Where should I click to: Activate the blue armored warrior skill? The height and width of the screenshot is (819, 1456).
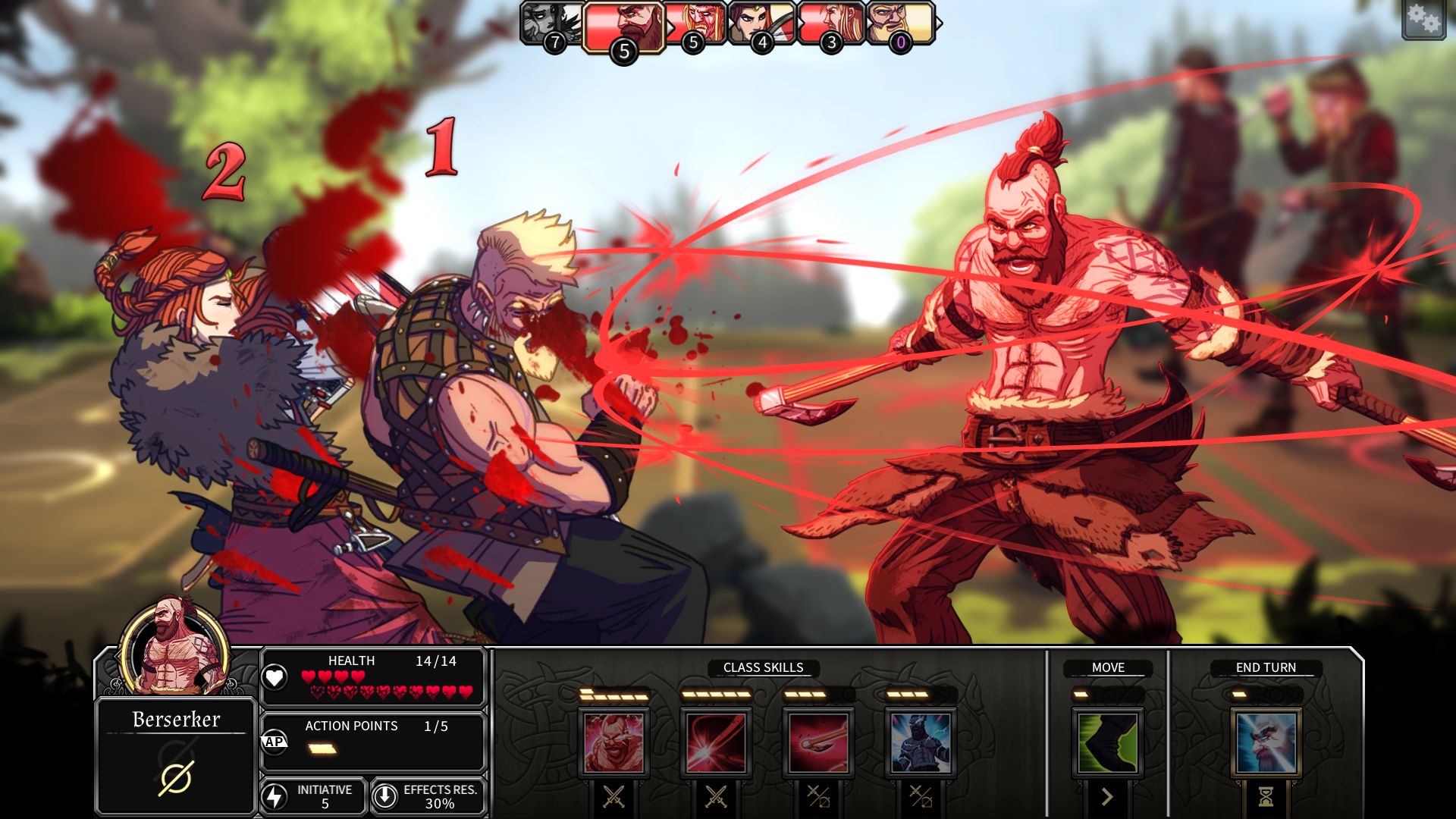pyautogui.click(x=921, y=742)
